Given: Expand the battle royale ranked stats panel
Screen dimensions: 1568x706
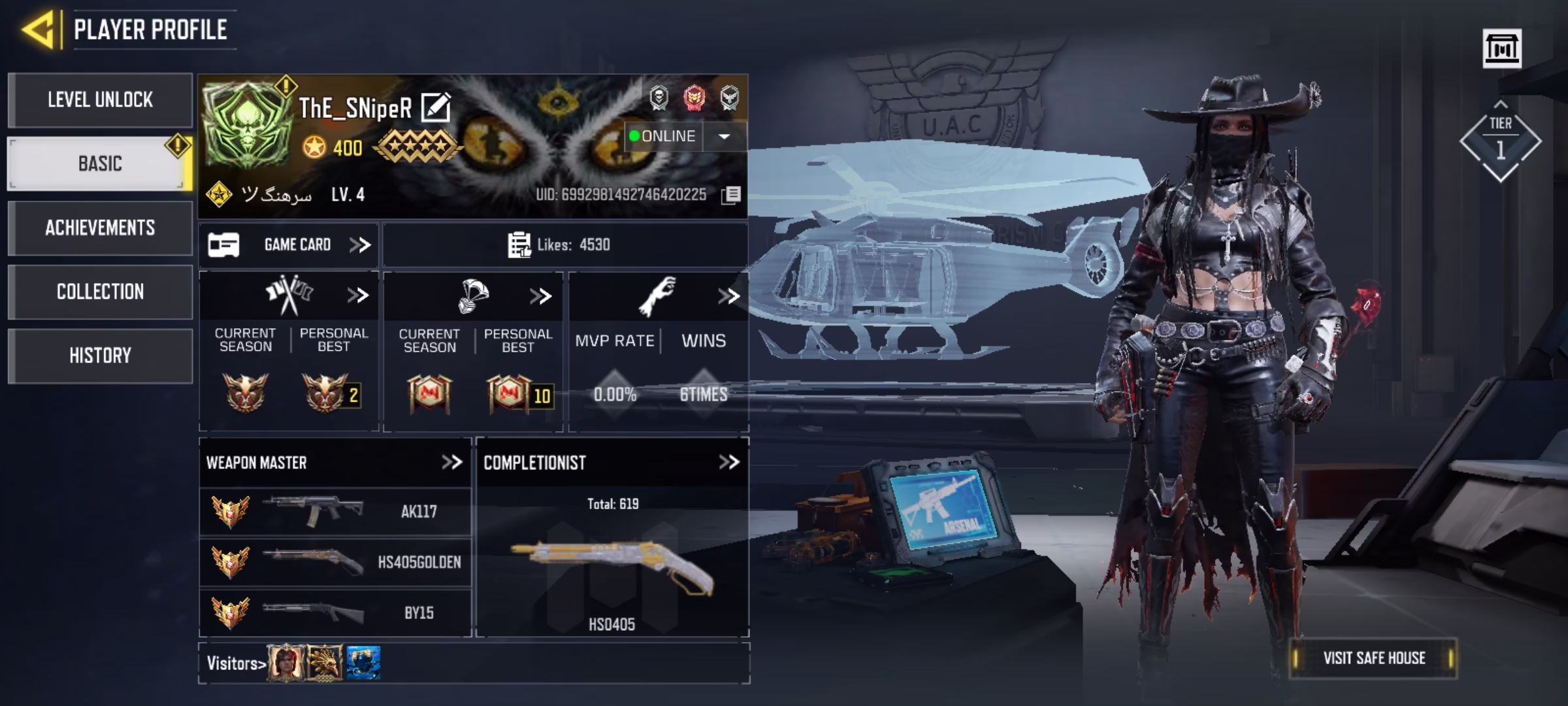Looking at the screenshot, I should [x=540, y=296].
